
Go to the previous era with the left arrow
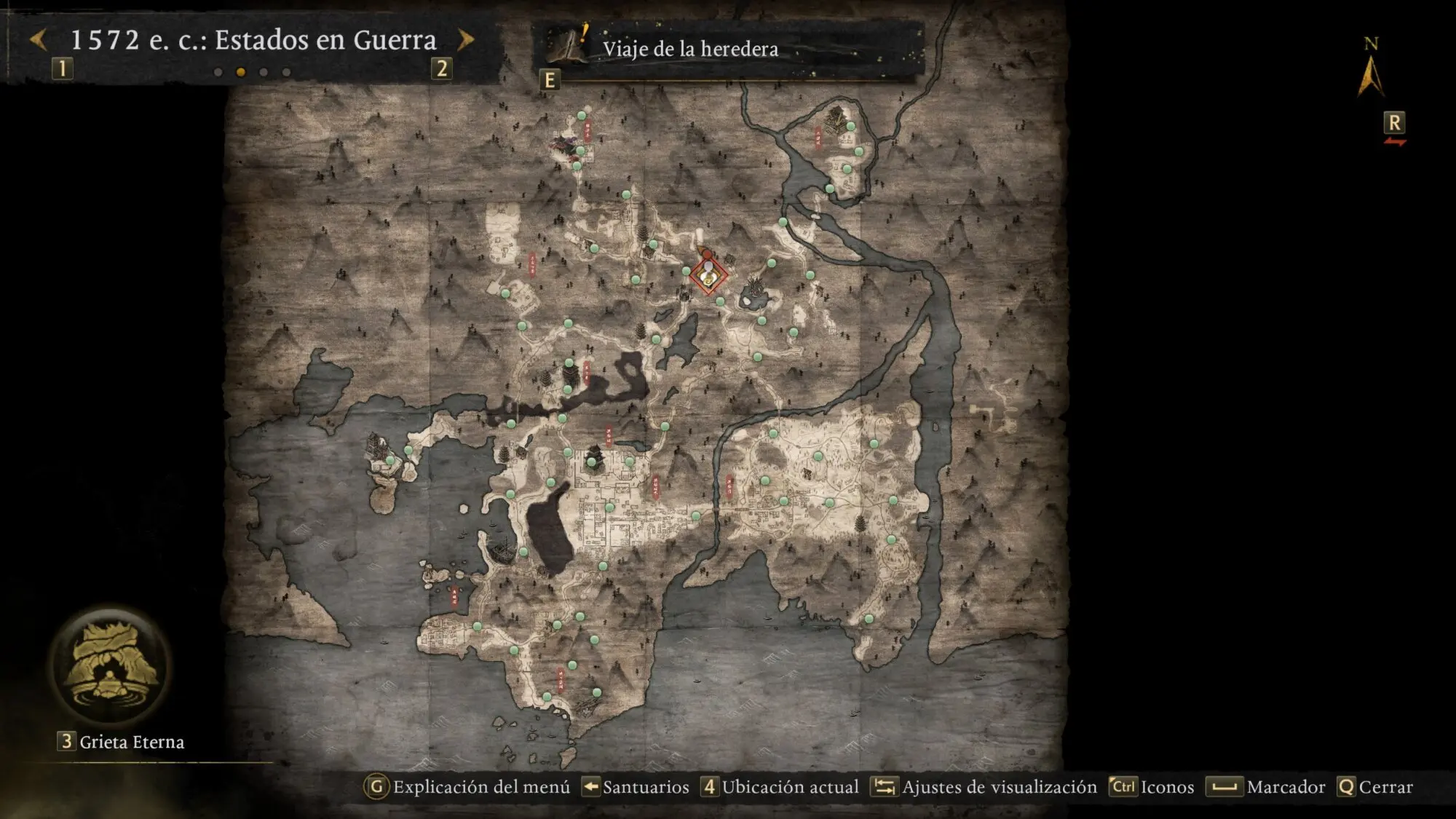click(39, 40)
